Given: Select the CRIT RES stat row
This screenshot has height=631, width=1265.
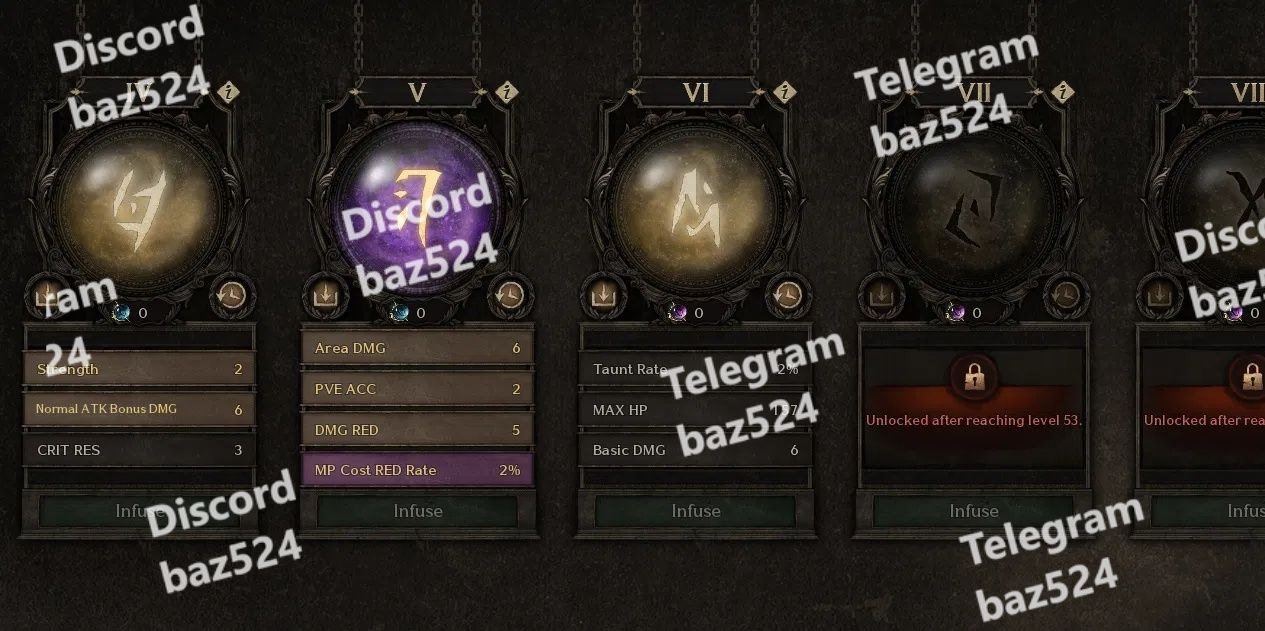Looking at the screenshot, I should coord(139,450).
